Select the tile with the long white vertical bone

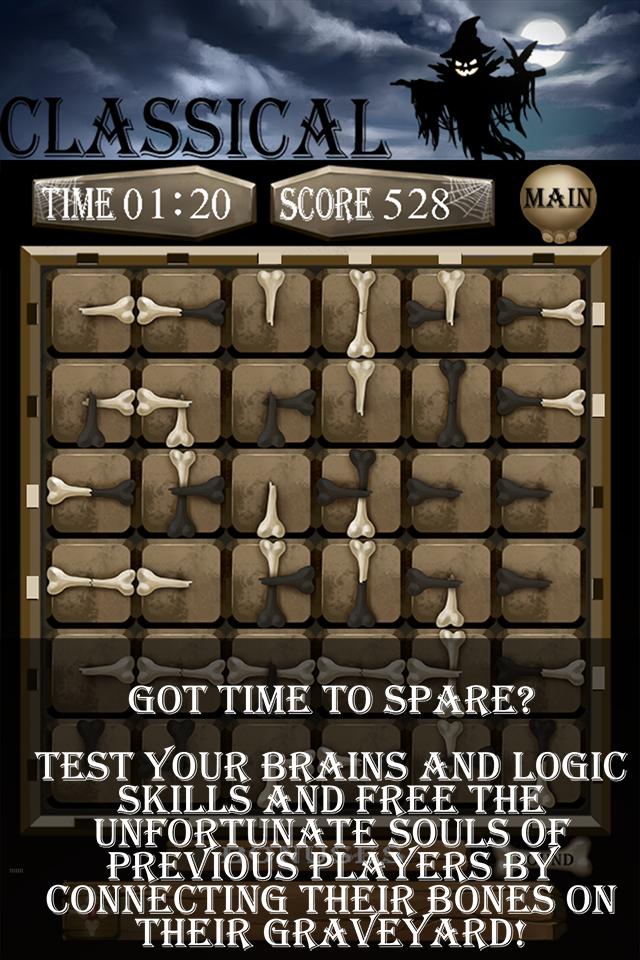click(x=361, y=312)
